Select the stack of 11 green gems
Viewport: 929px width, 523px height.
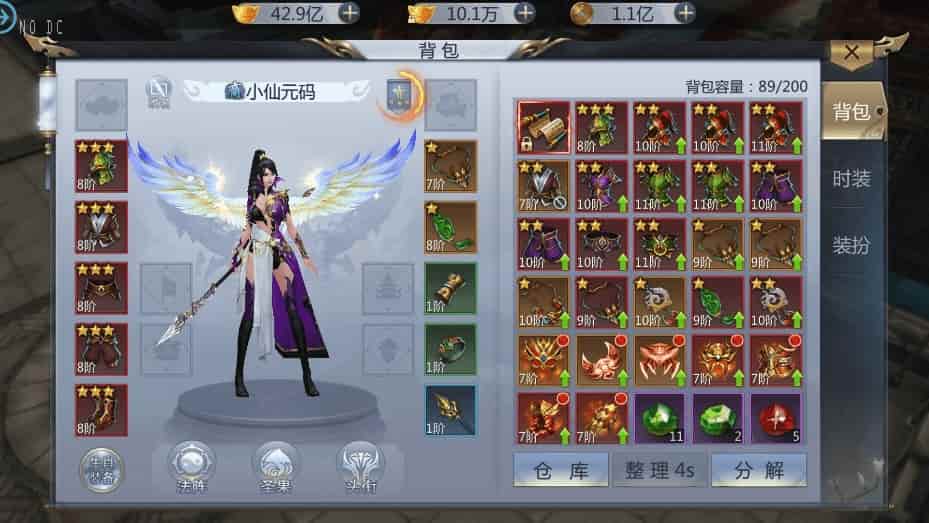tap(659, 418)
